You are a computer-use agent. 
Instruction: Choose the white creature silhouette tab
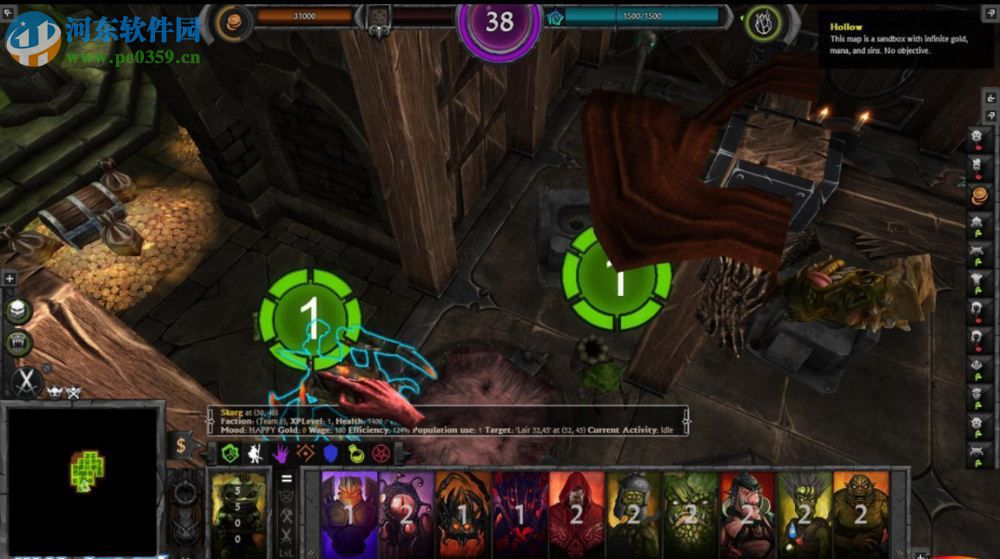[255, 453]
